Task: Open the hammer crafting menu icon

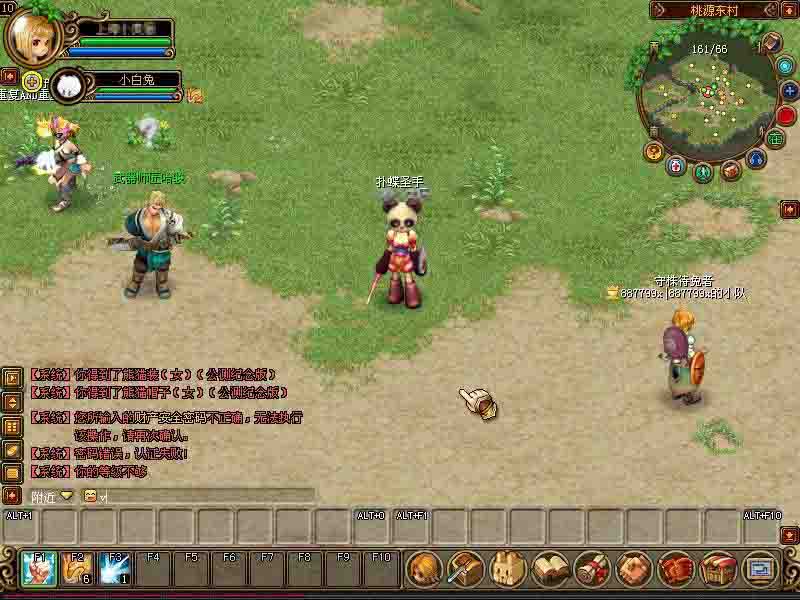Action: click(x=467, y=570)
